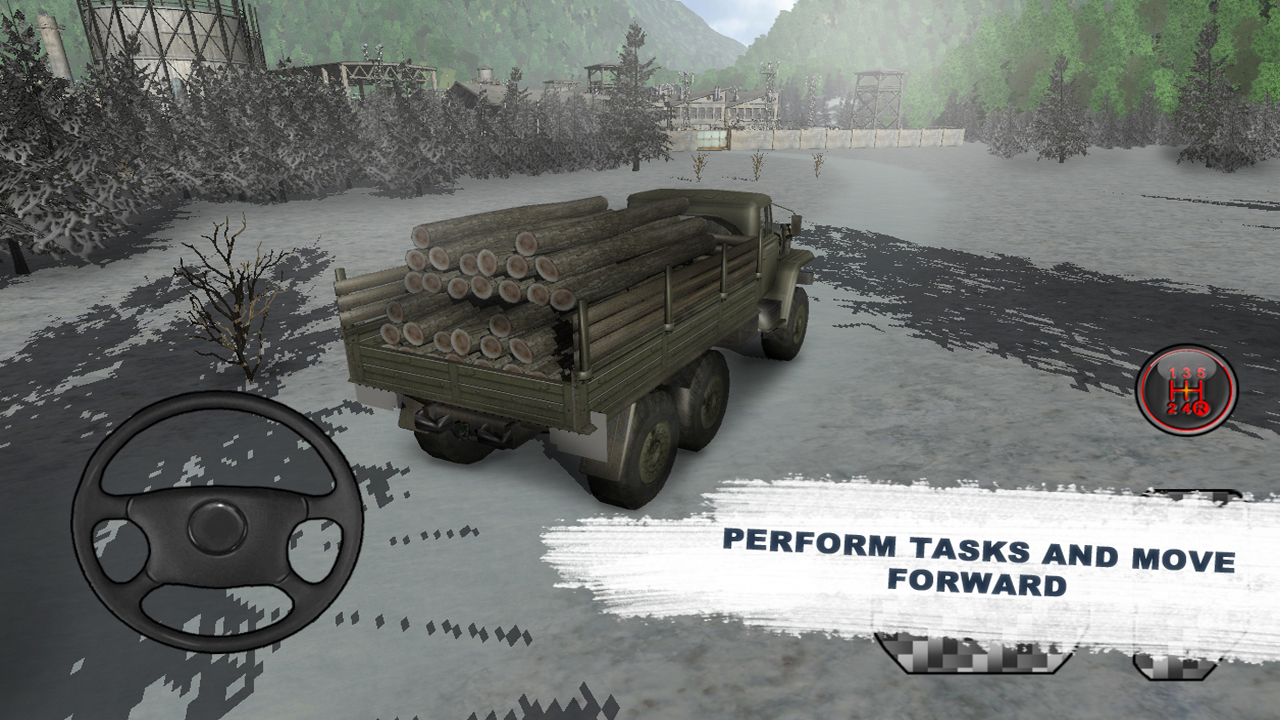Select third gear on the gear shifter
Screen dimensions: 1280x720
(x=1187, y=372)
